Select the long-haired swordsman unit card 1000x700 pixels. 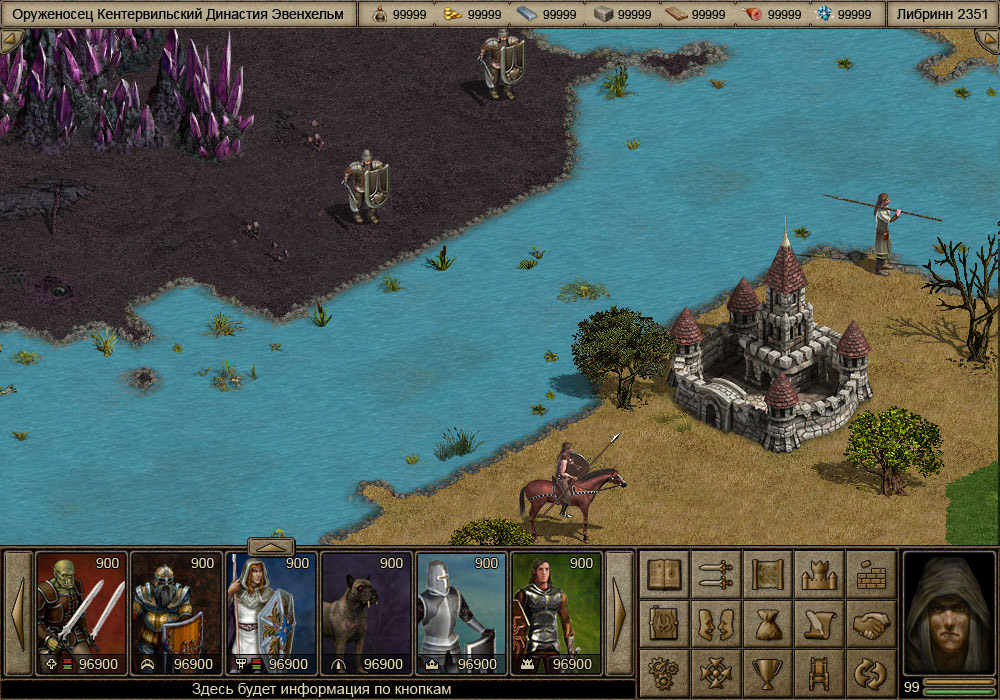click(556, 613)
